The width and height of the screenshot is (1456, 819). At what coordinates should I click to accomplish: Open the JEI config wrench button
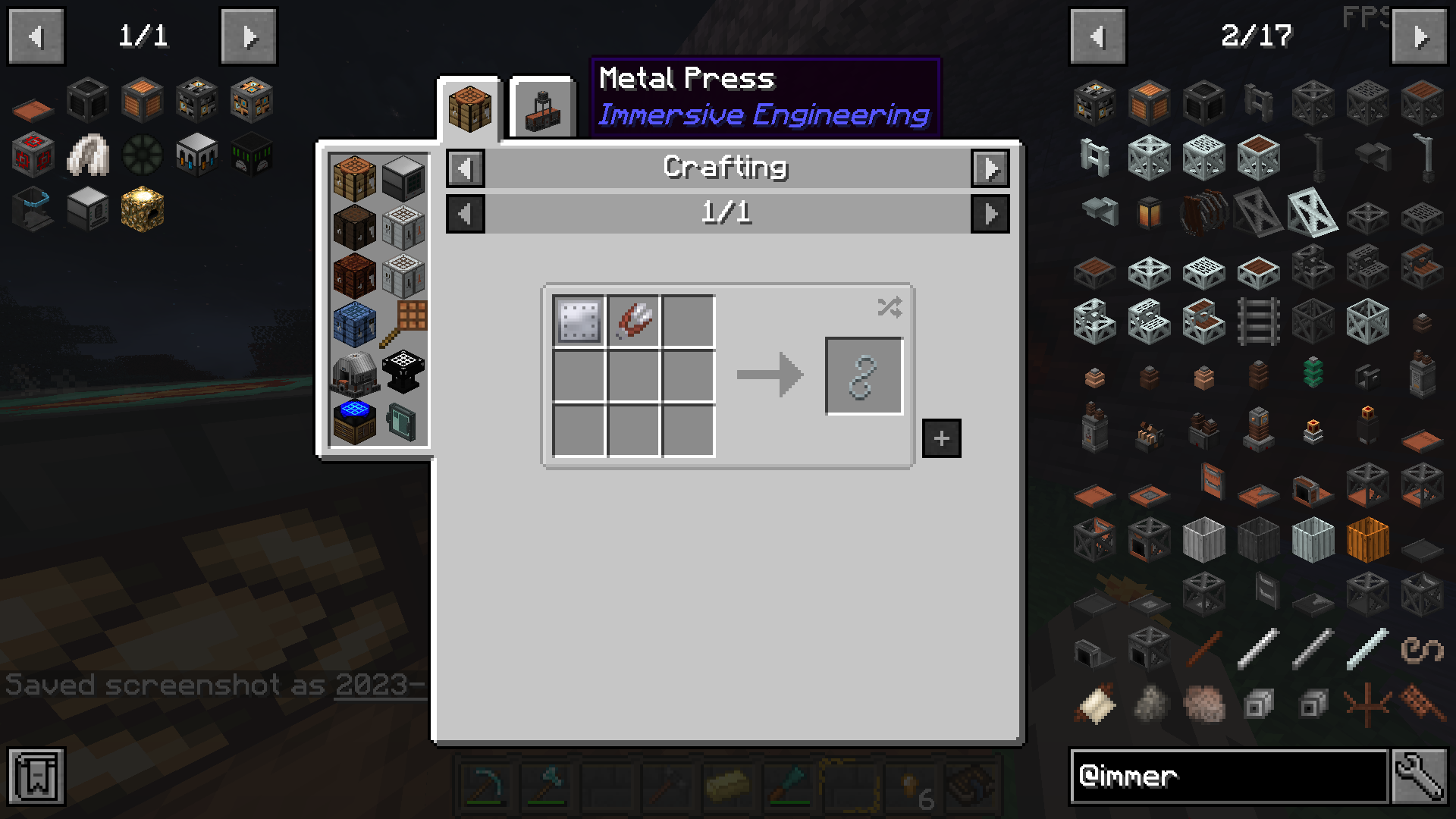coord(1419,777)
